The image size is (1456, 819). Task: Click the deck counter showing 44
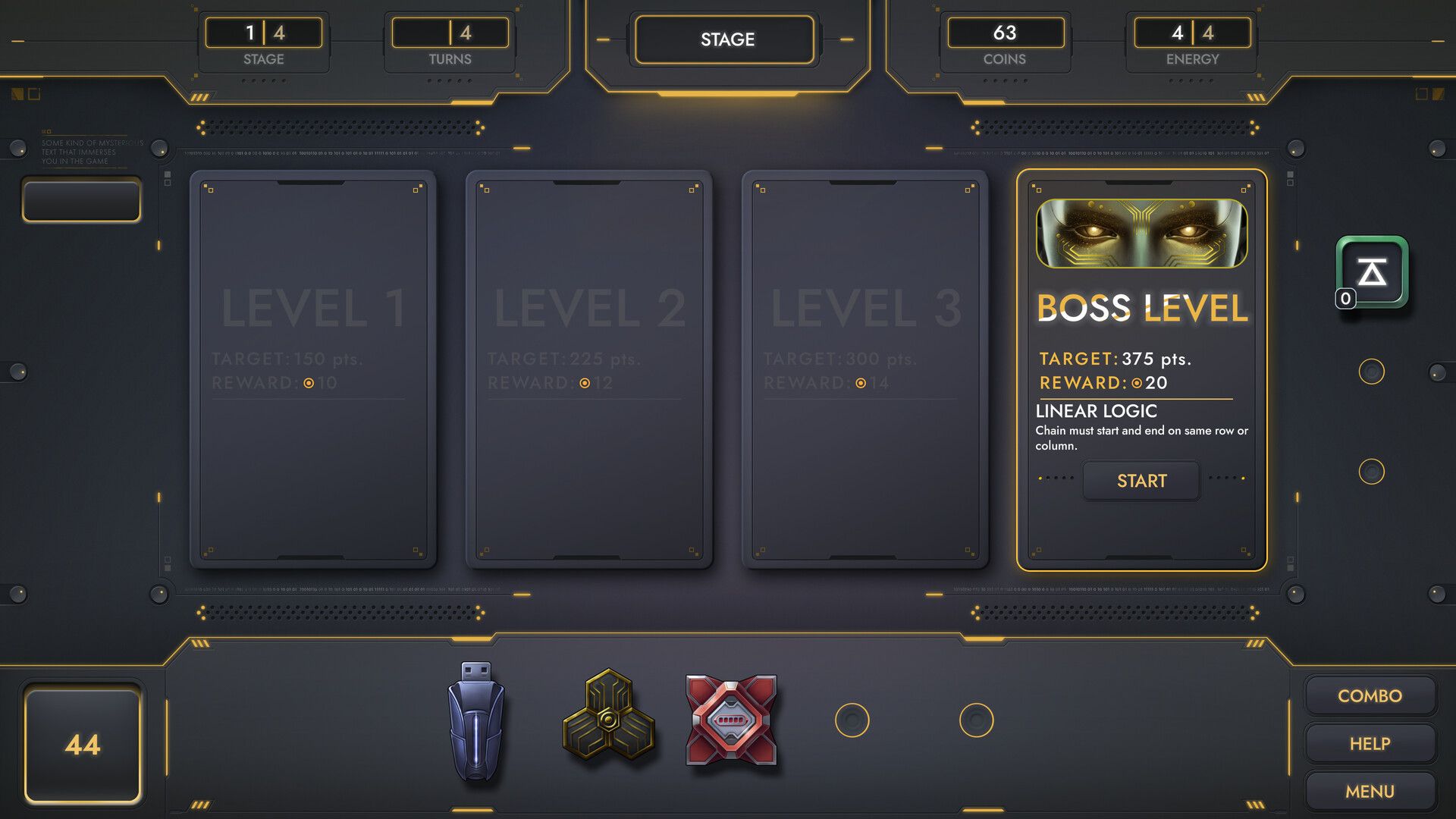pos(83,744)
